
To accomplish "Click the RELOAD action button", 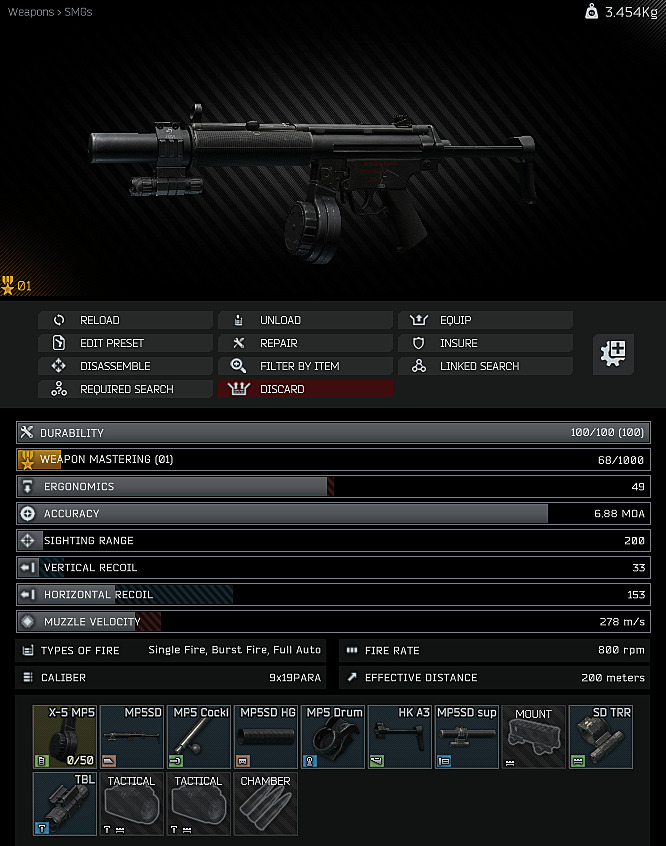I will pyautogui.click(x=125, y=320).
